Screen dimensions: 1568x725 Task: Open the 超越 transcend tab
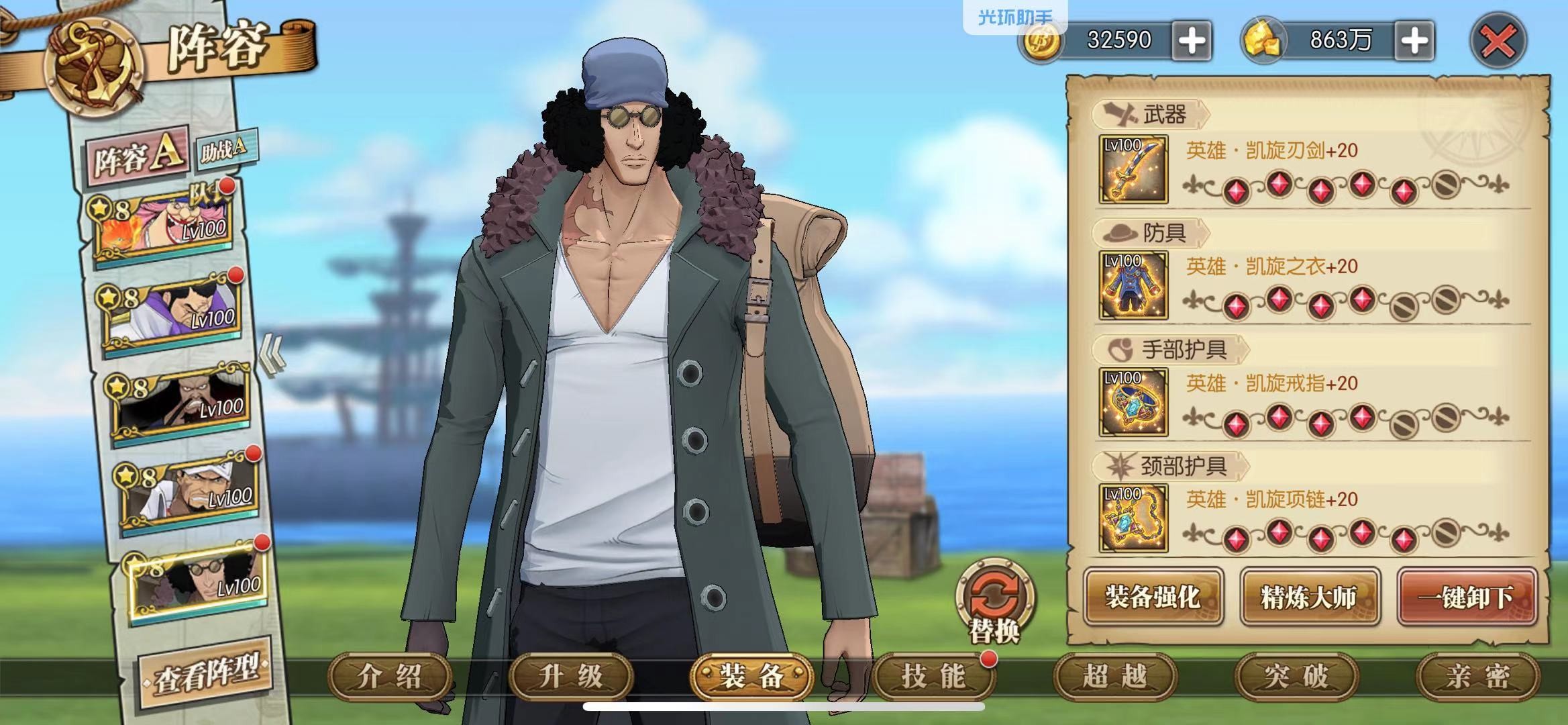(1114, 676)
